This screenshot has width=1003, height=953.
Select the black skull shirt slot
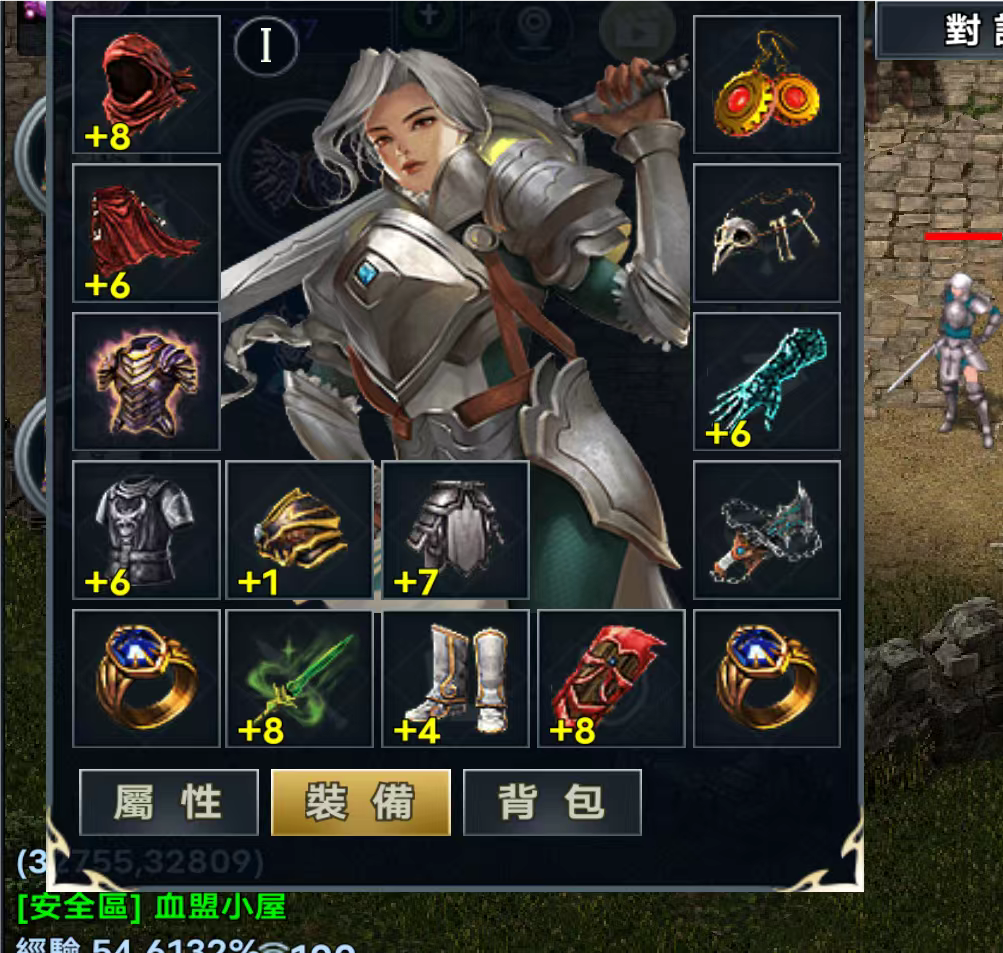pos(146,530)
